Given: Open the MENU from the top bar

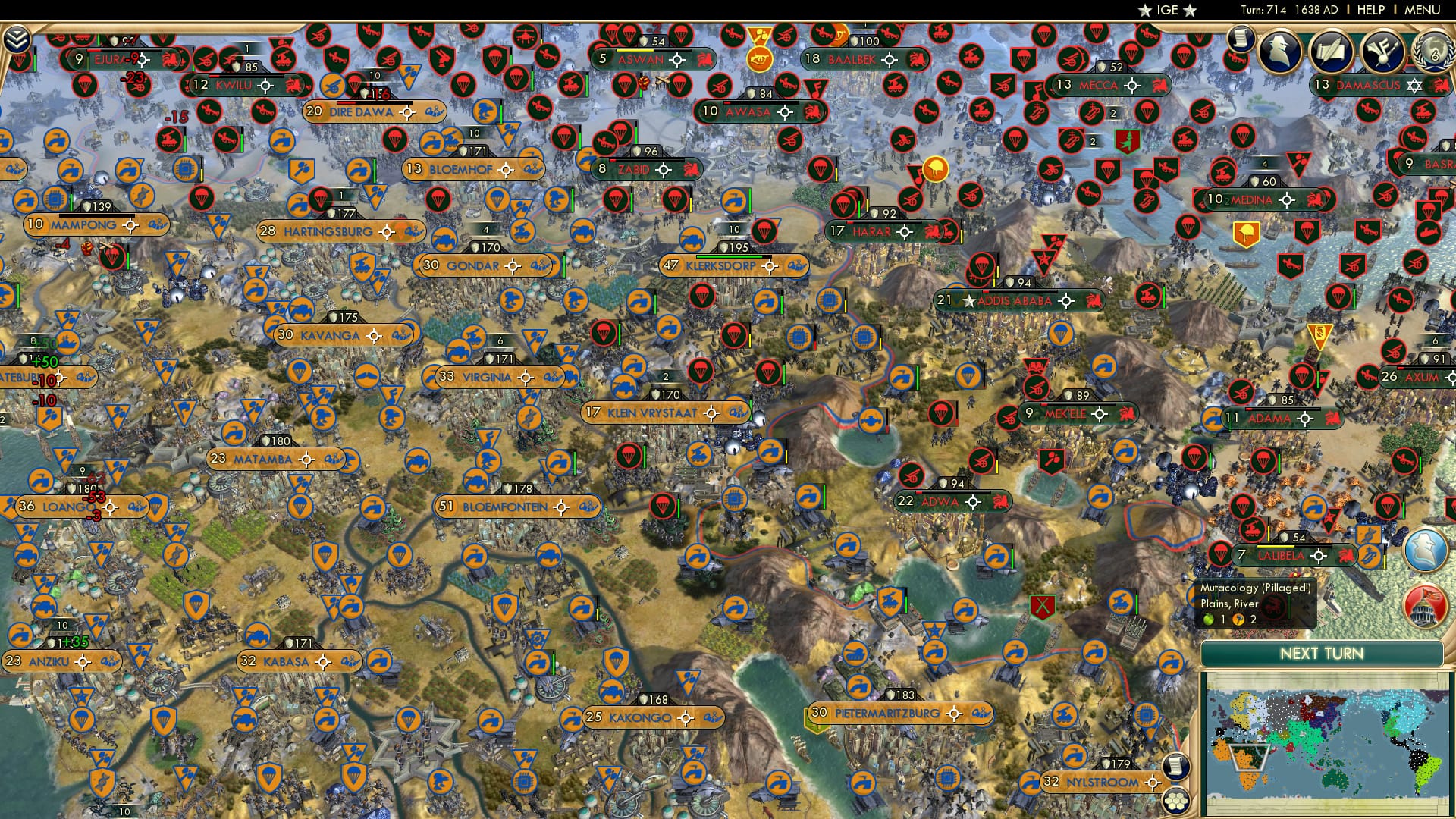Looking at the screenshot, I should tap(1424, 8).
